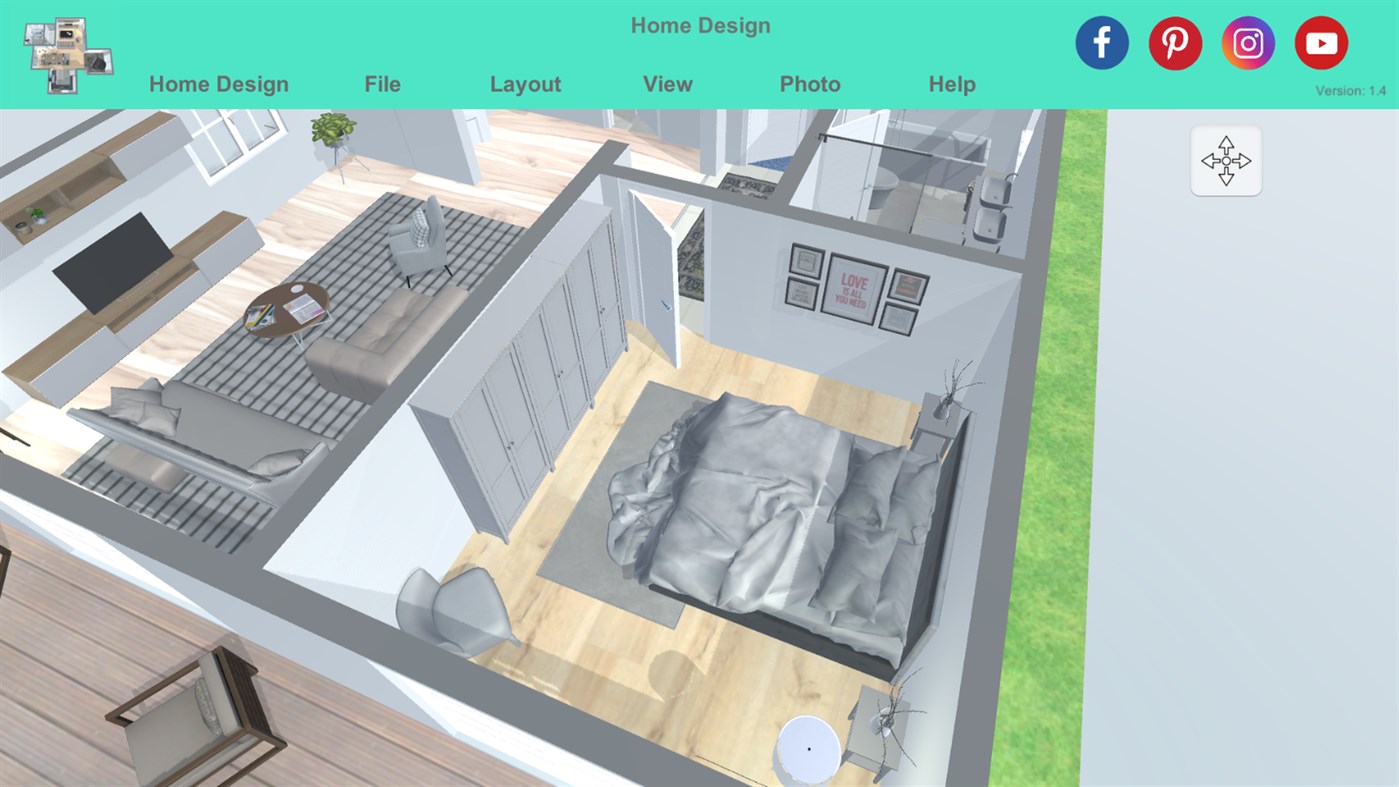Open the Photo menu options
Viewport: 1399px width, 787px height.
coord(809,84)
